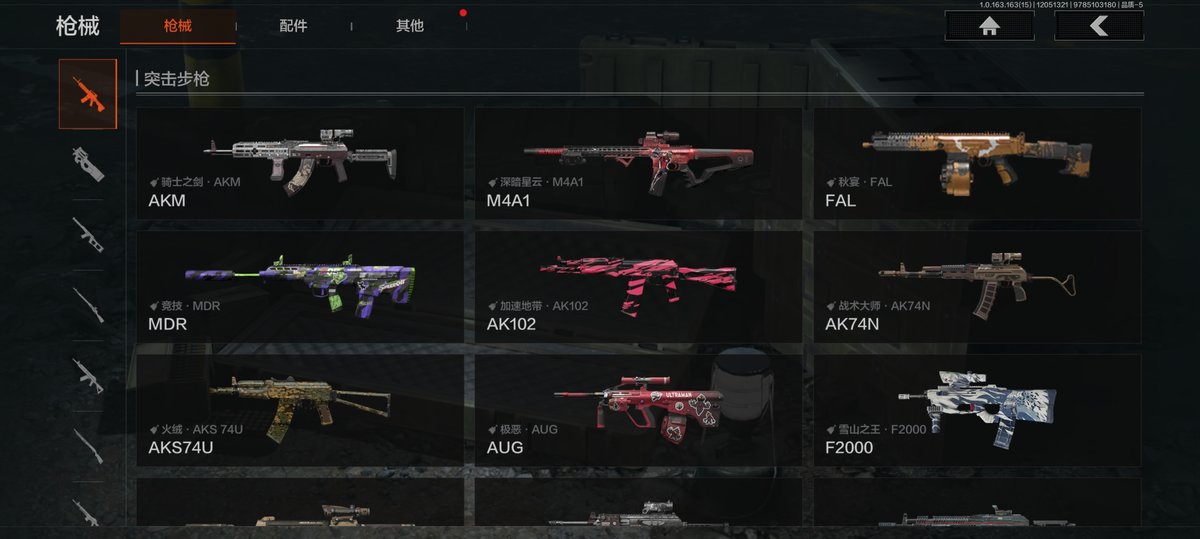Choose the red AUG weapon card
Screen dimensions: 1200x539
click(638, 411)
